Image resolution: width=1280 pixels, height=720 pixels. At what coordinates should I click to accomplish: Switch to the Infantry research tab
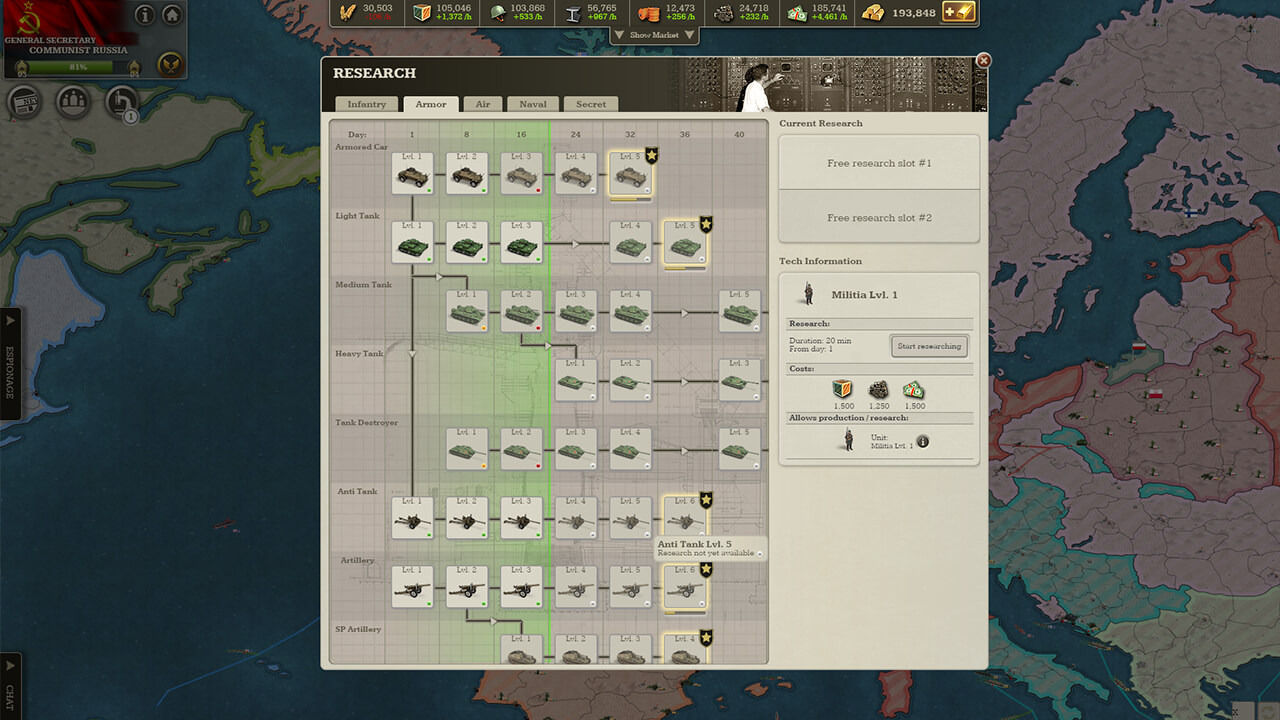(366, 104)
